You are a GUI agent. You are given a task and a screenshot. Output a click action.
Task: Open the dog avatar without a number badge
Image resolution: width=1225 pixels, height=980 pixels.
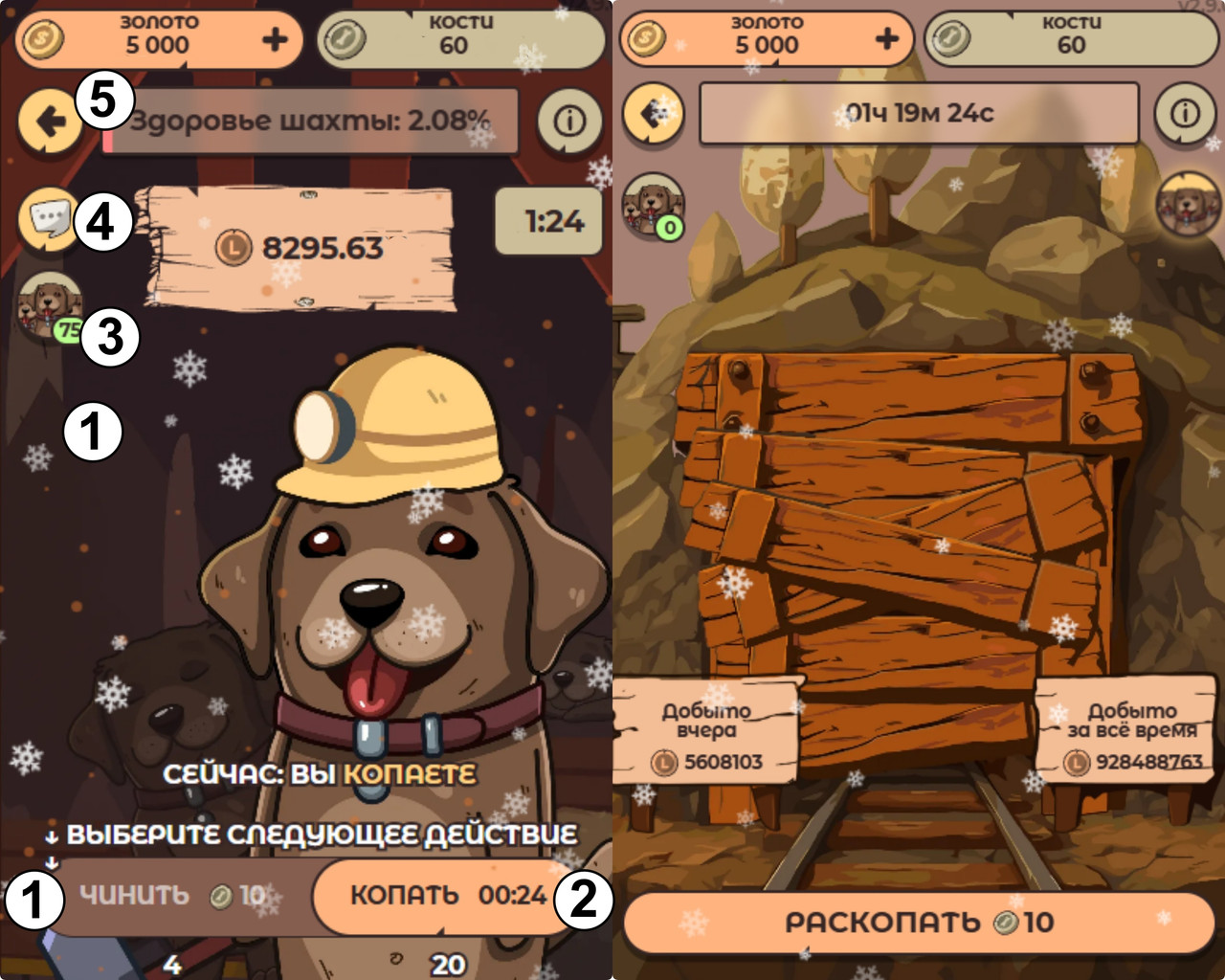pyautogui.click(x=1189, y=204)
